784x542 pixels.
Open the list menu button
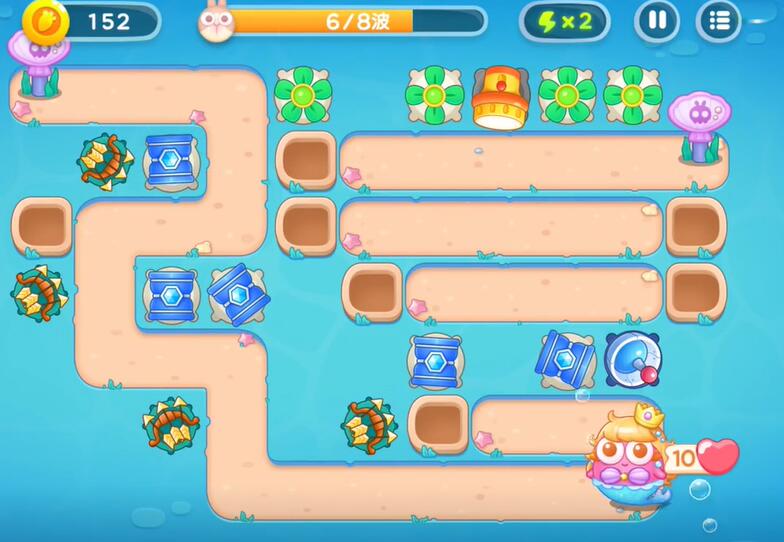[718, 20]
